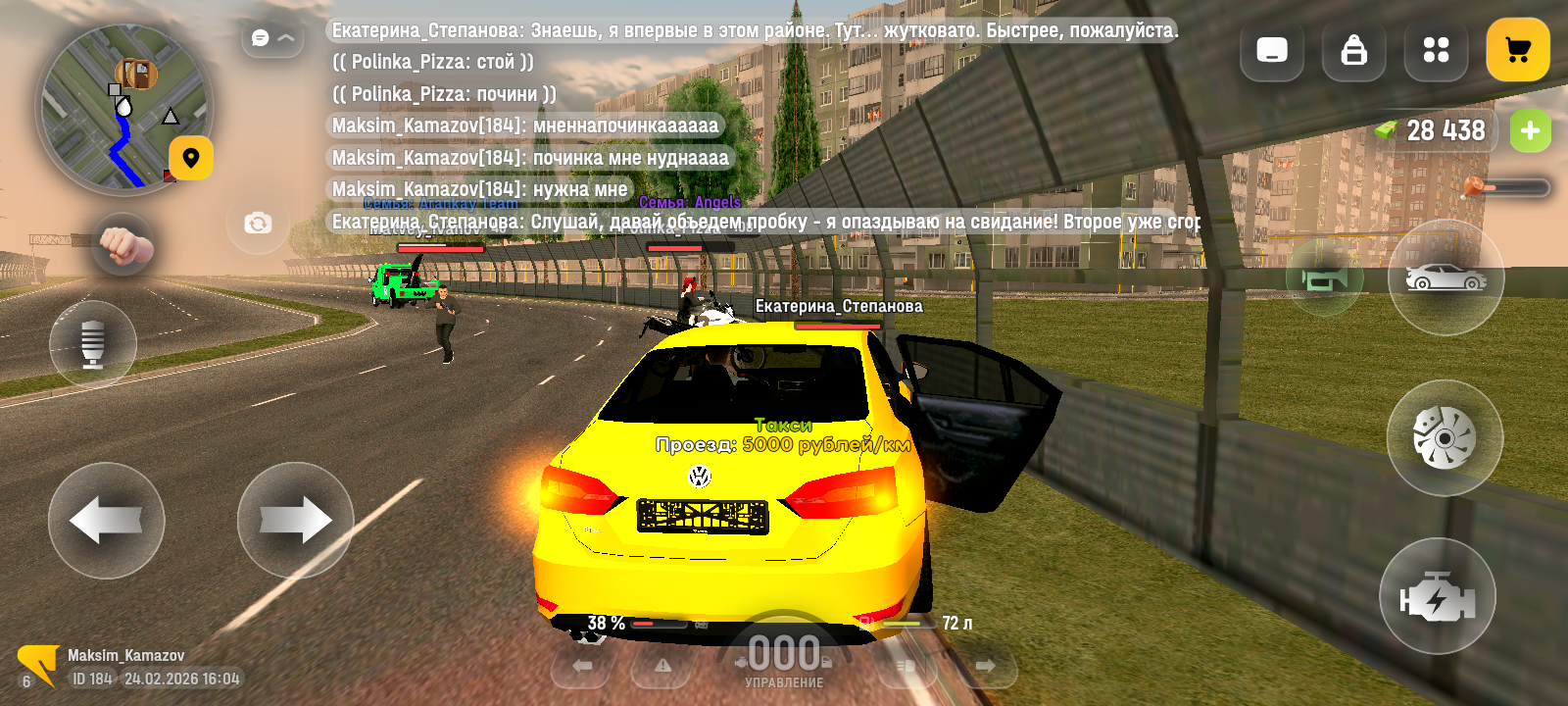Switch on the headlights button
Image resolution: width=1568 pixels, height=706 pixels.
click(906, 667)
